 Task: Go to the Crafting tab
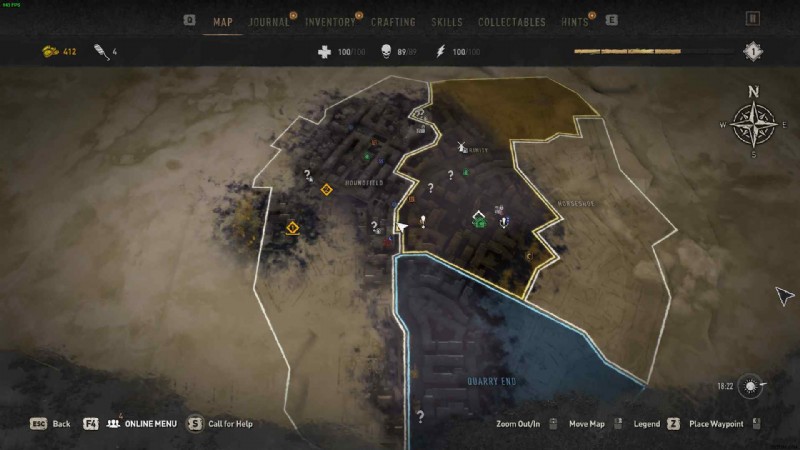(x=393, y=21)
